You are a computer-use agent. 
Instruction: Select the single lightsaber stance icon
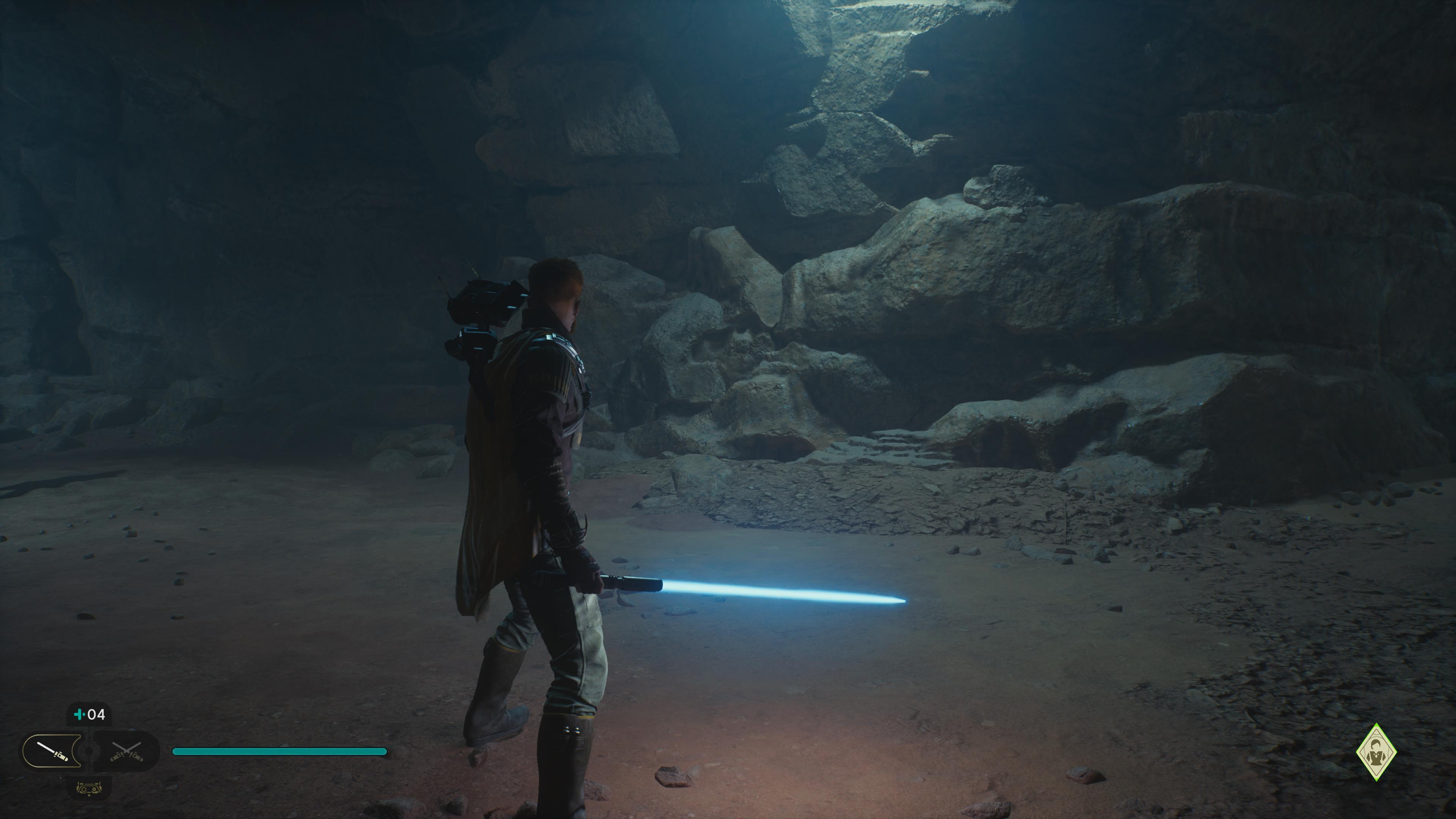[53, 751]
